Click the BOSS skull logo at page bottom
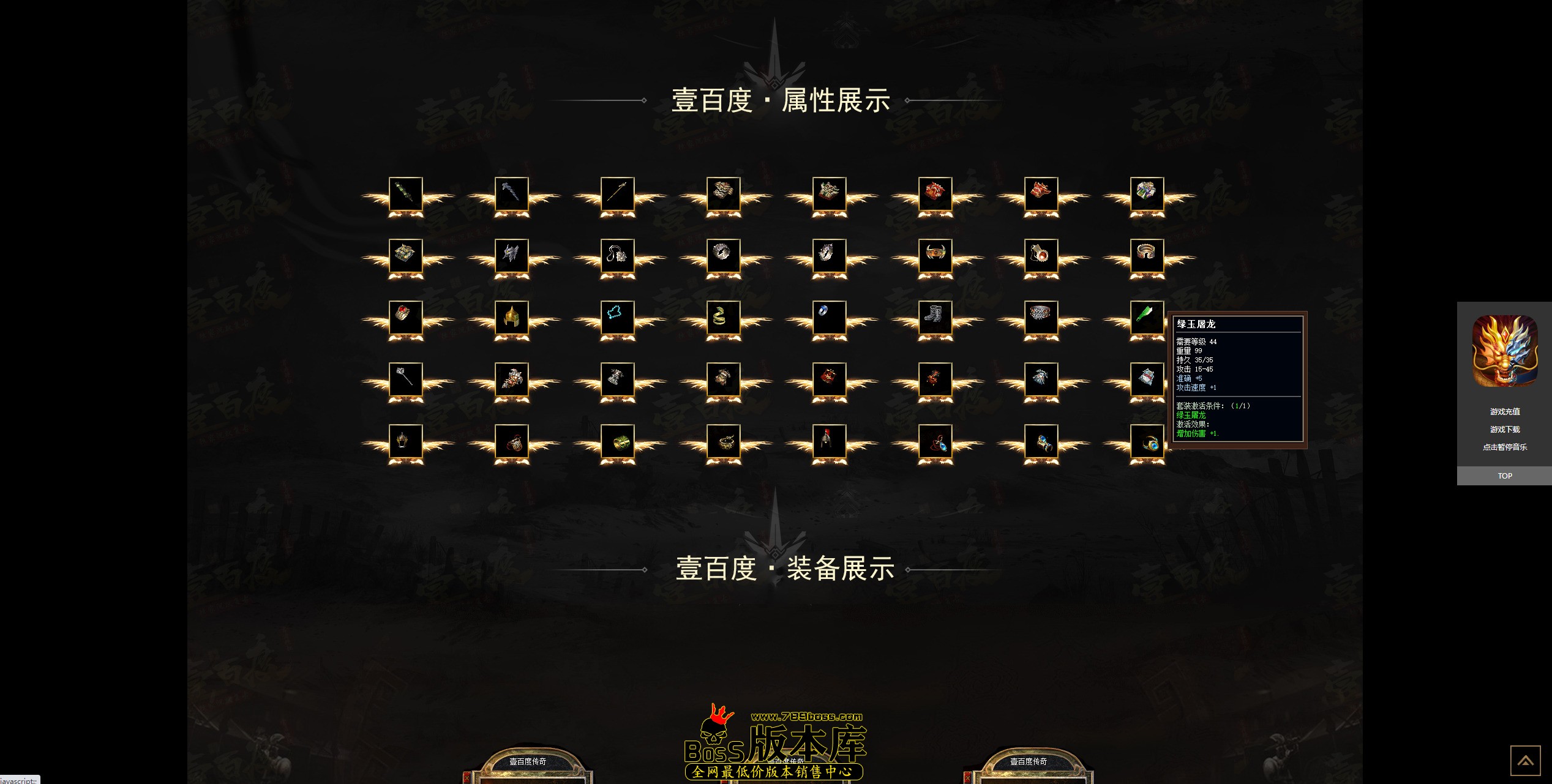 (713, 734)
